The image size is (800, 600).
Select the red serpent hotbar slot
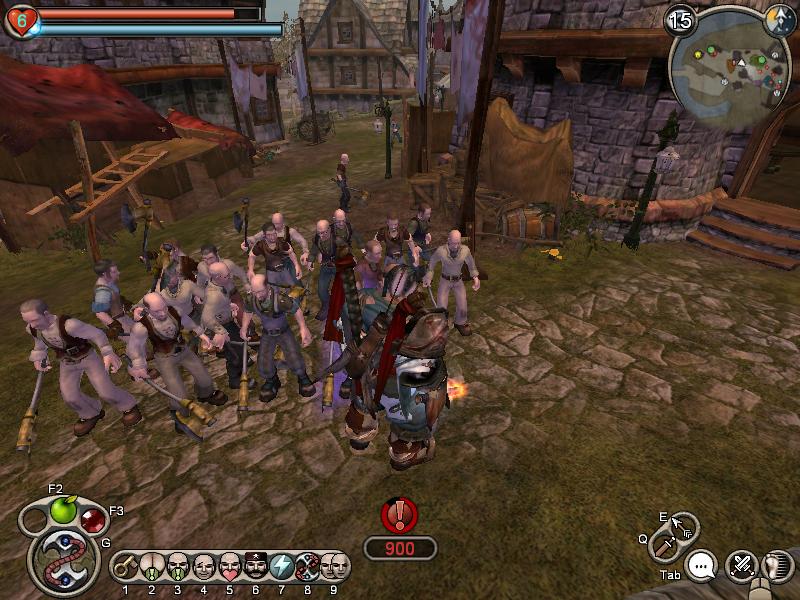point(308,567)
